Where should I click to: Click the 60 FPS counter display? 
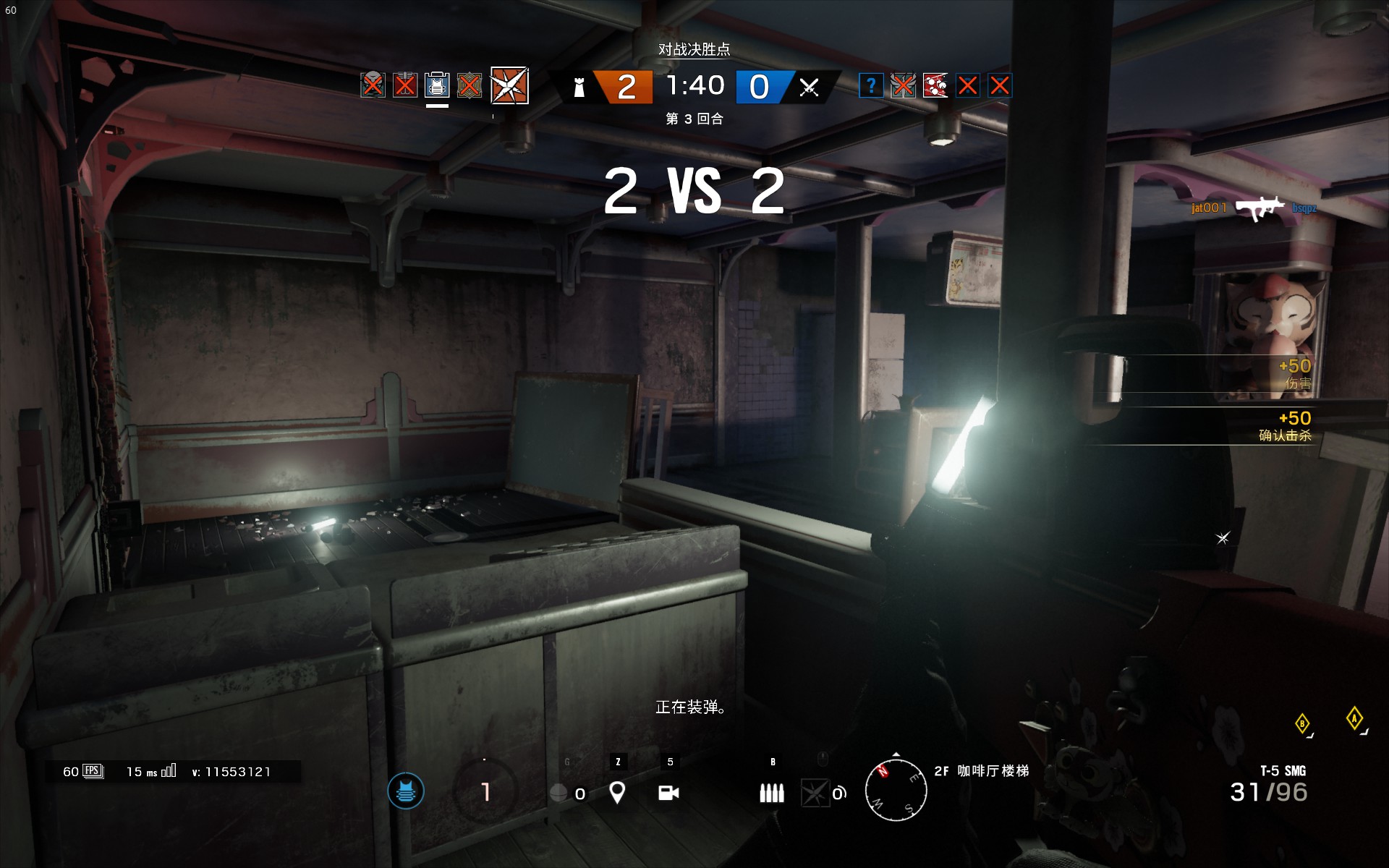pos(80,771)
